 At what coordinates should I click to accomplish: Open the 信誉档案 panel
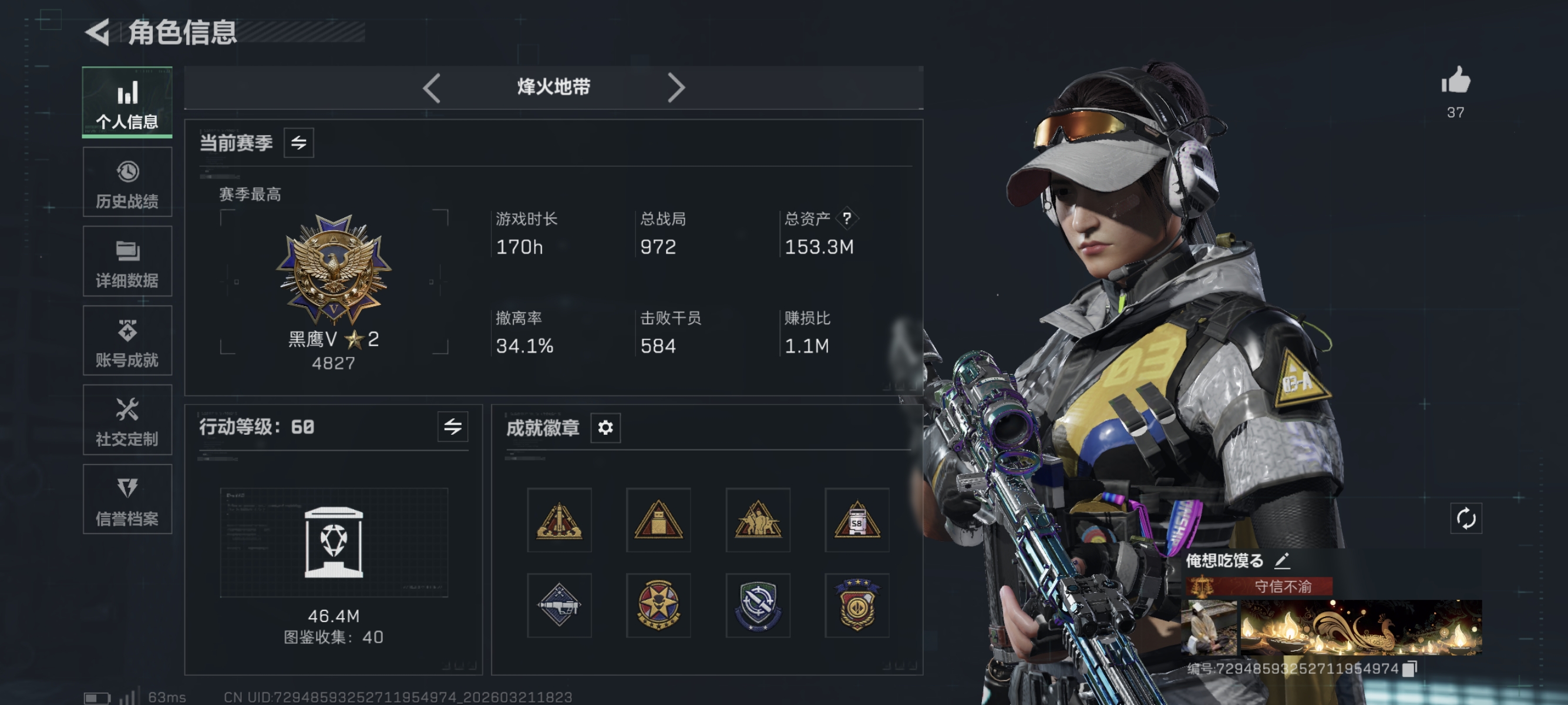[x=127, y=499]
